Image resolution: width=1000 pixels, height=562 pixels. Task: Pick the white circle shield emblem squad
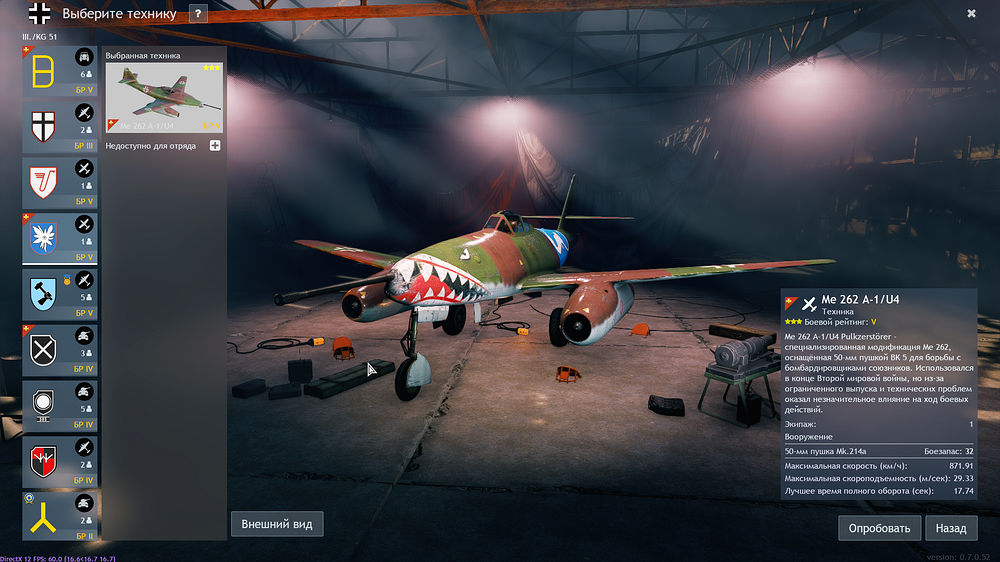pos(60,404)
